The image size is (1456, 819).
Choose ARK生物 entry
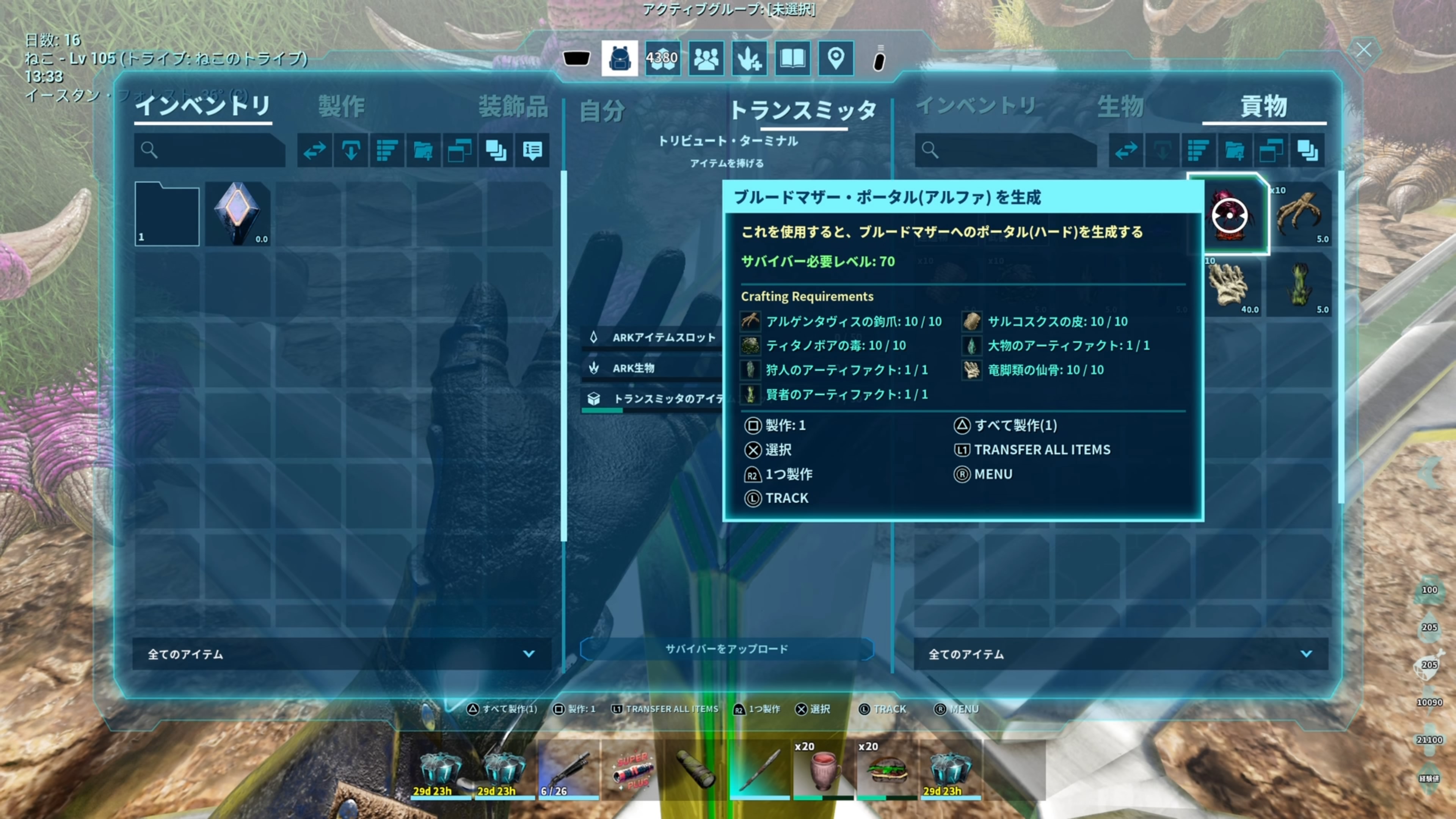tap(633, 368)
